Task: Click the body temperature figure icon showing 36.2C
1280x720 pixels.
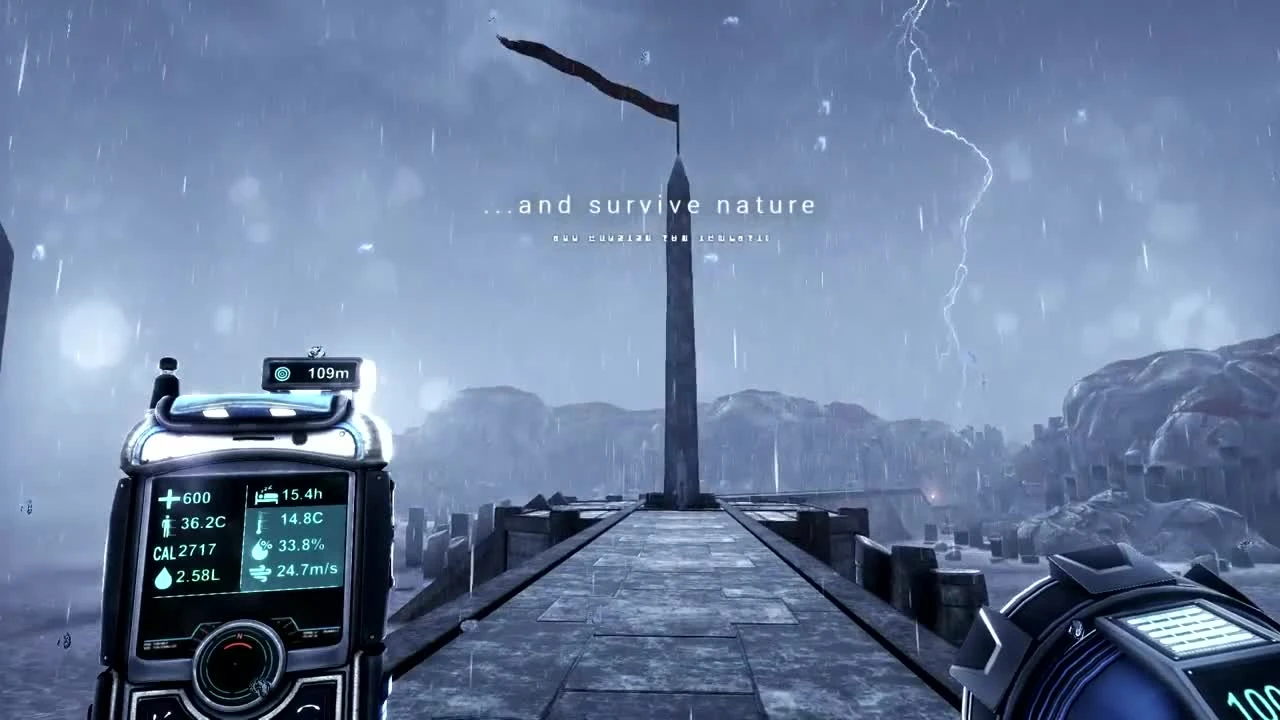Action: click(x=167, y=522)
